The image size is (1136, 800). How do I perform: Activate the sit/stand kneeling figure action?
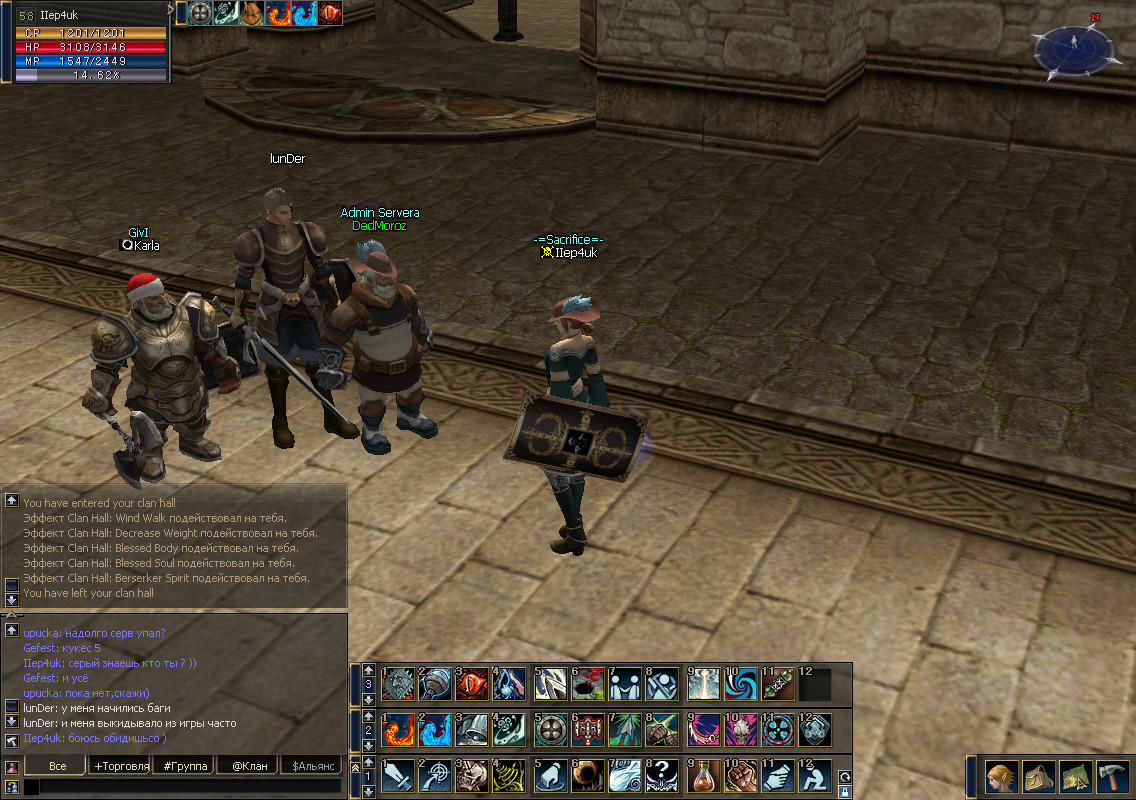815,774
